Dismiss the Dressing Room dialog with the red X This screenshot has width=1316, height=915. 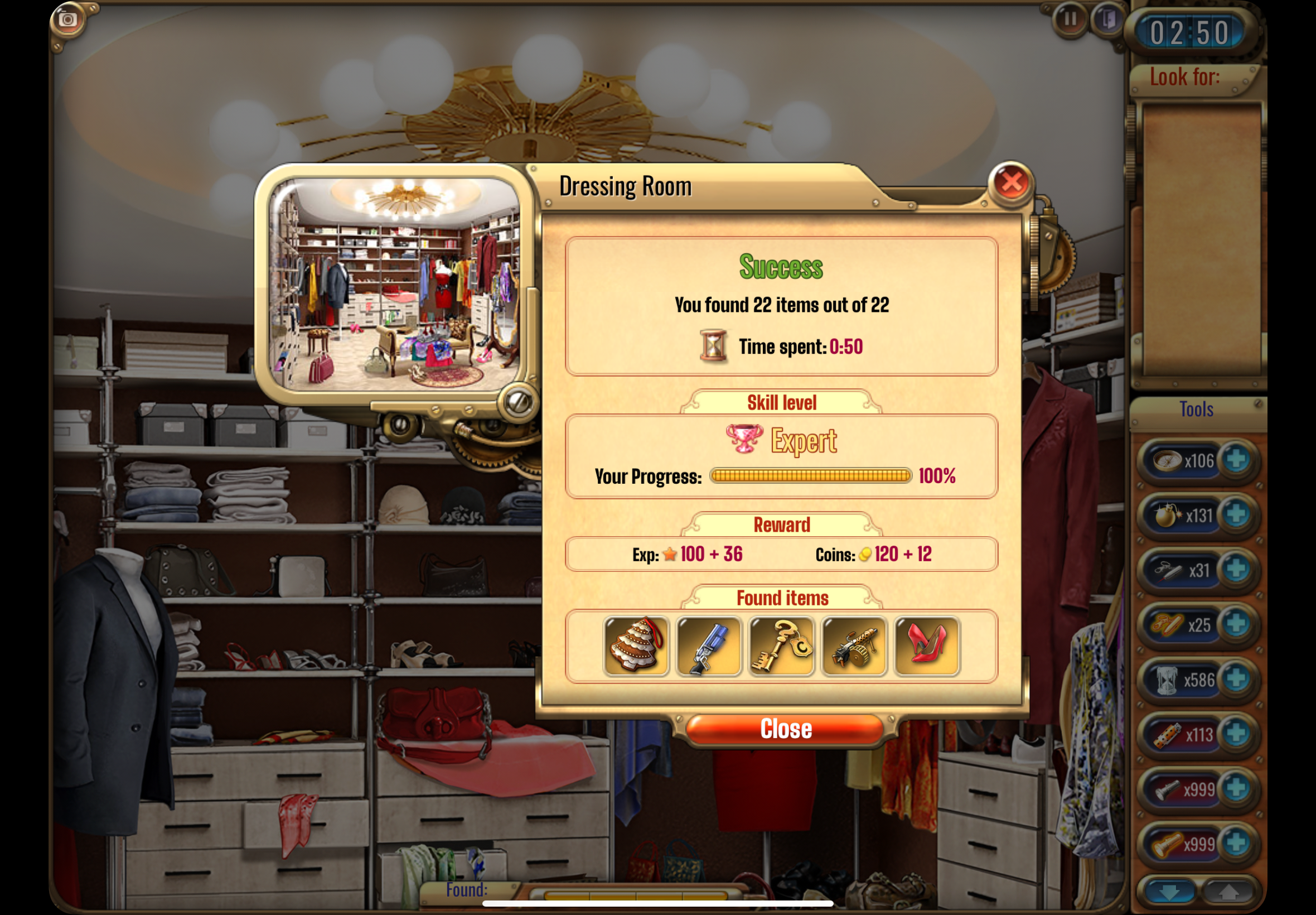pyautogui.click(x=1010, y=183)
